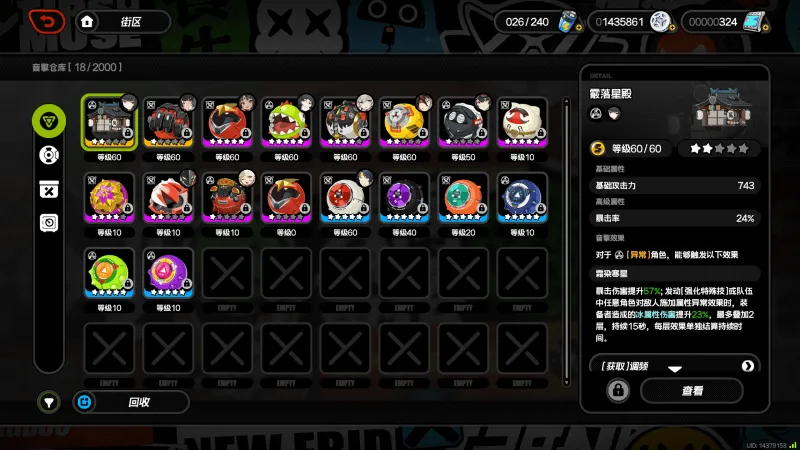Click the 查看 view button
This screenshot has height=450, width=800.
692,390
